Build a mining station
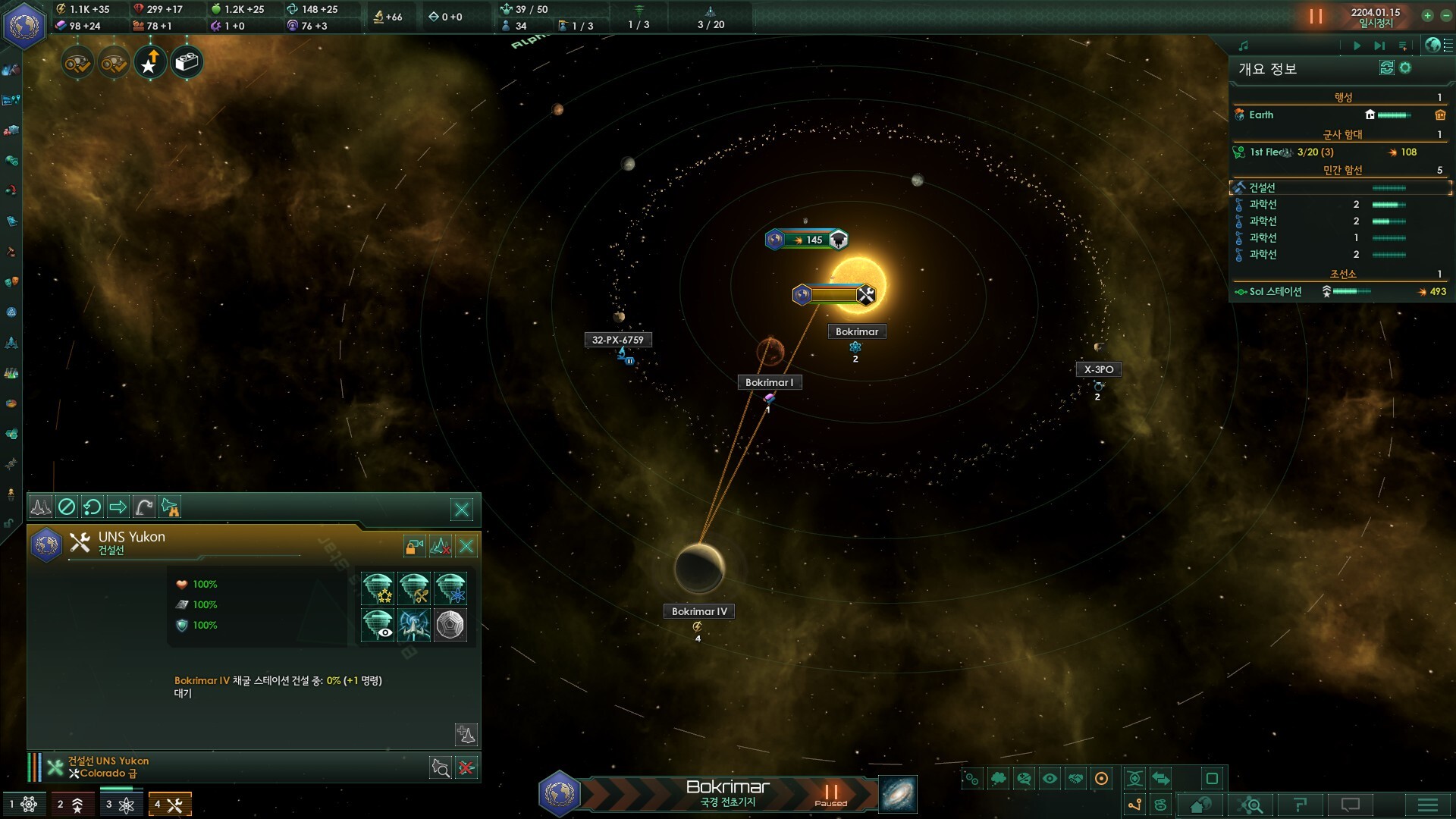Screen dimensions: 1456x819 pyautogui.click(x=414, y=588)
